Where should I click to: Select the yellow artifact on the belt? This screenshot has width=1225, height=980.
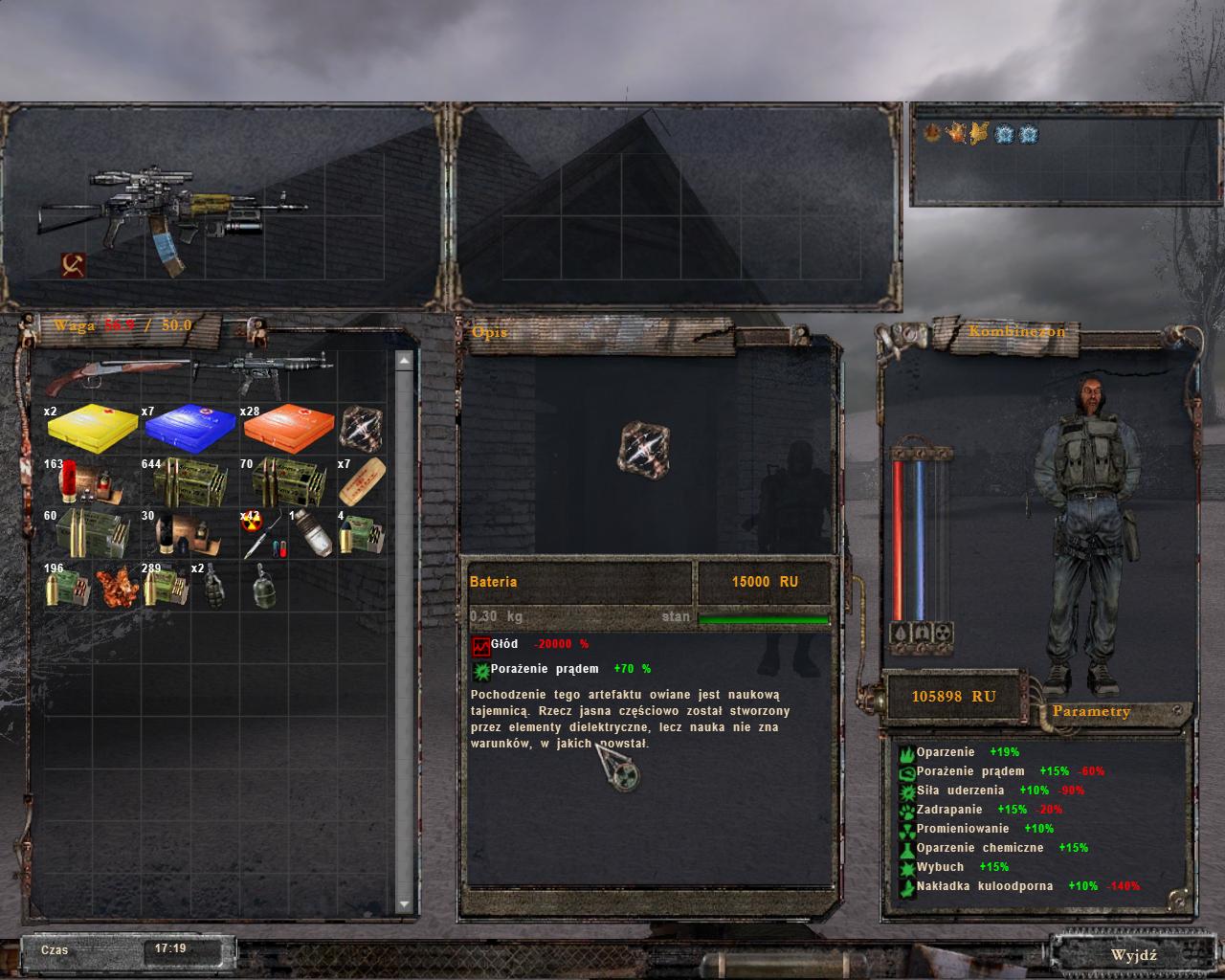[977, 134]
